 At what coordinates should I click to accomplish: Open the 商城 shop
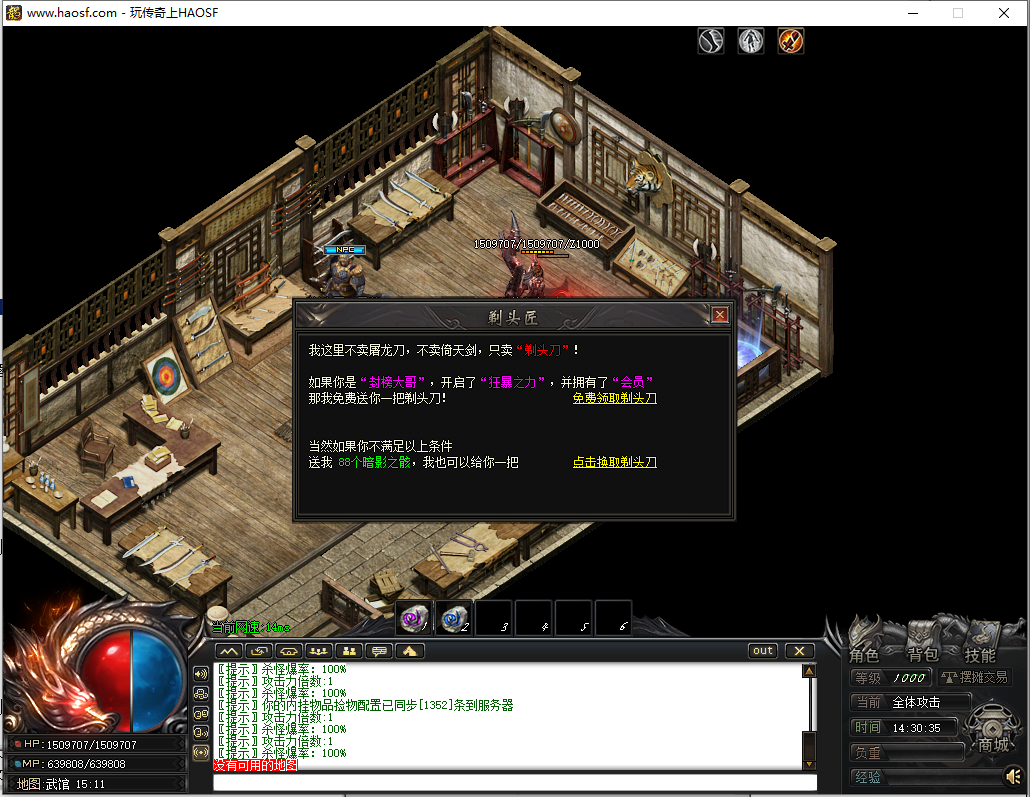(993, 744)
